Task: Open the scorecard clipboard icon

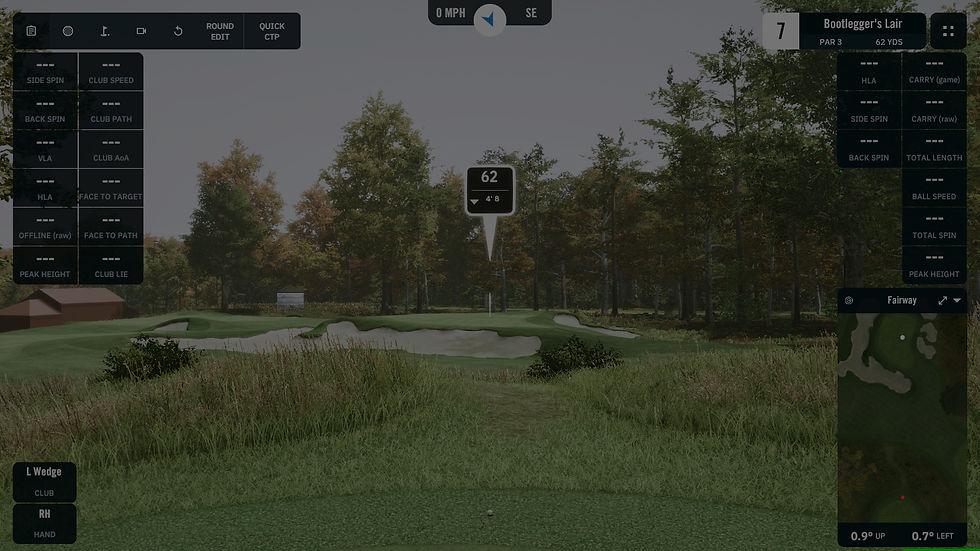Action: [32, 31]
